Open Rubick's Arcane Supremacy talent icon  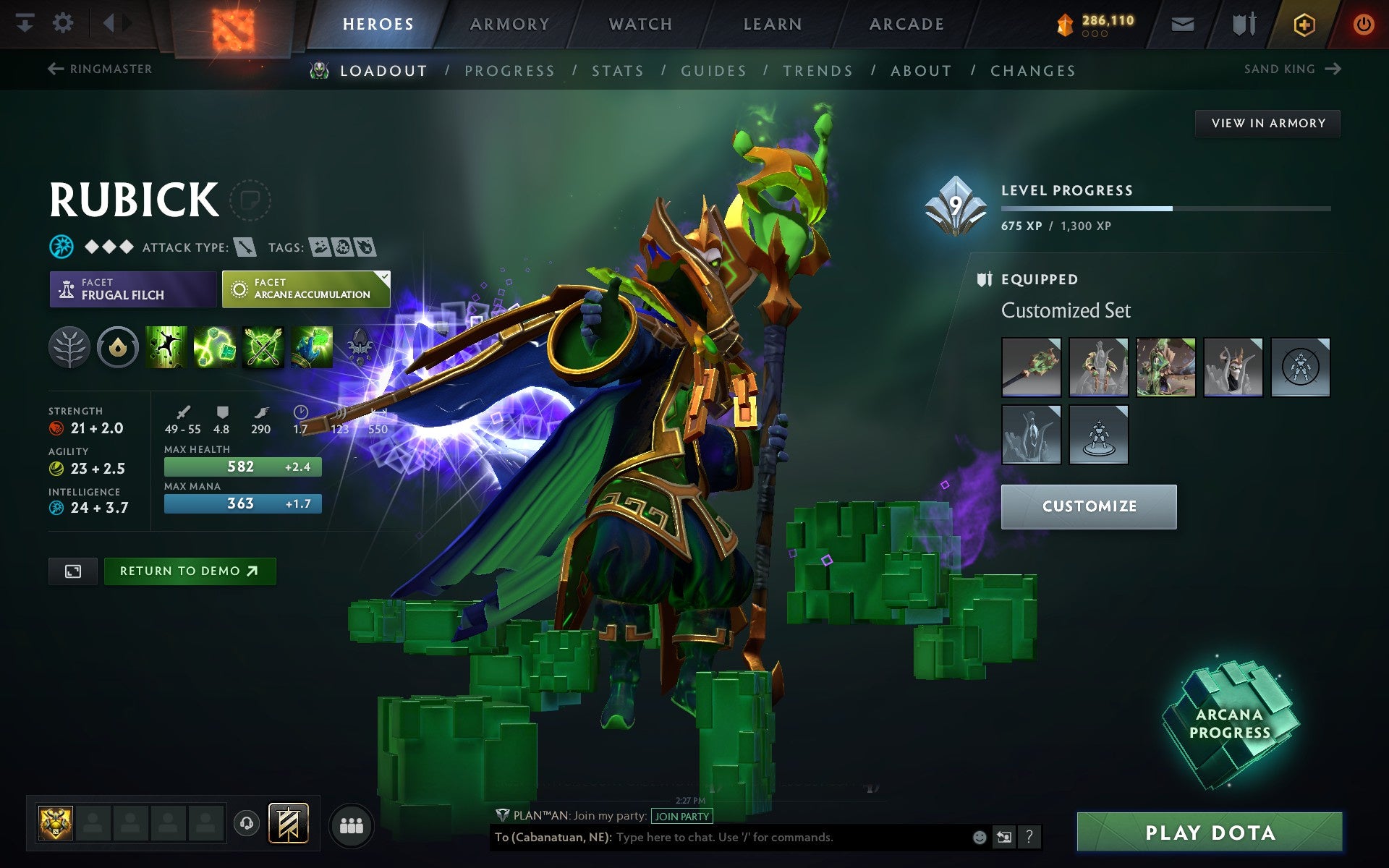coord(262,347)
